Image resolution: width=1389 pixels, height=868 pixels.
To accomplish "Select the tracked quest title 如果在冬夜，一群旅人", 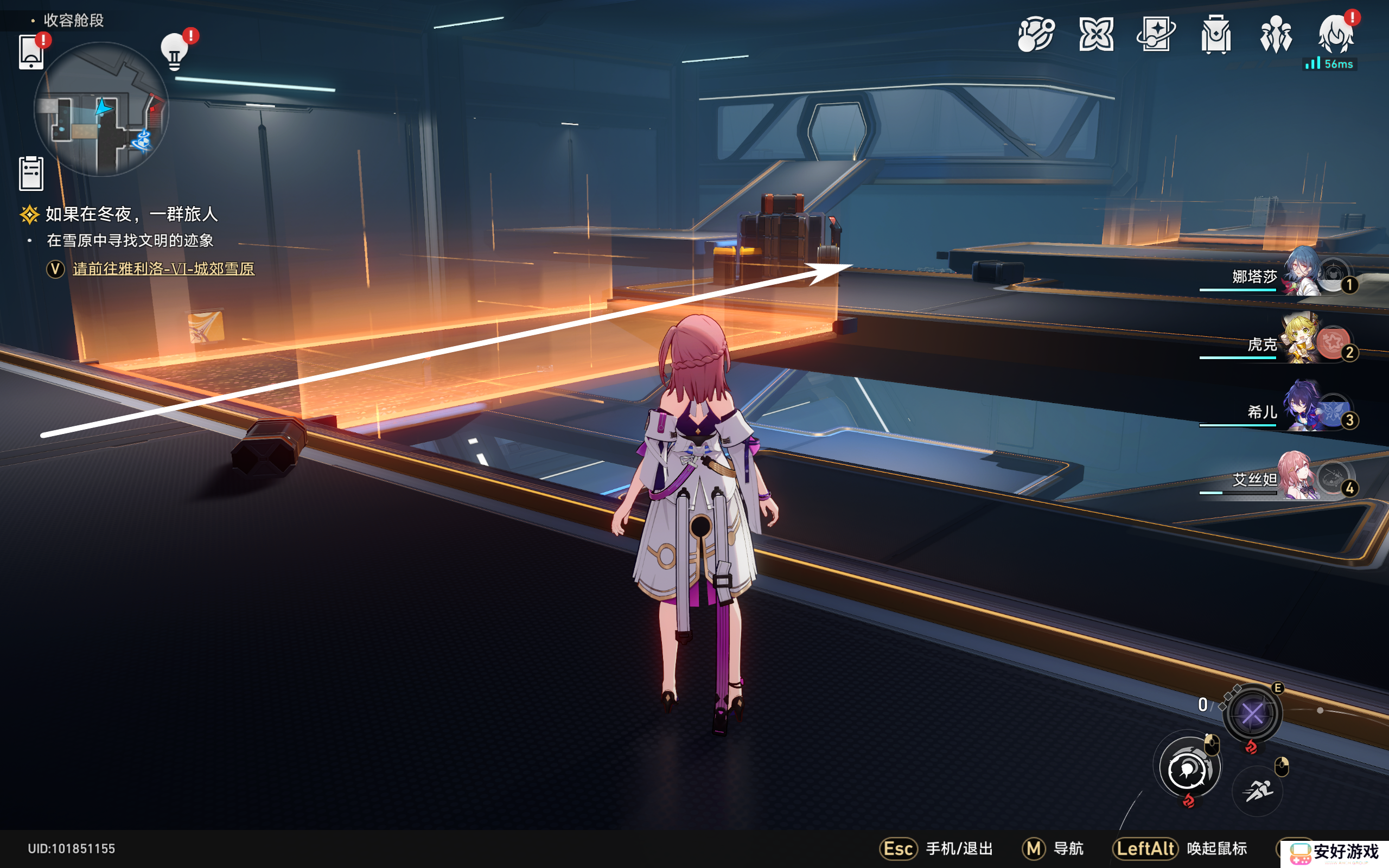I will click(x=131, y=215).
